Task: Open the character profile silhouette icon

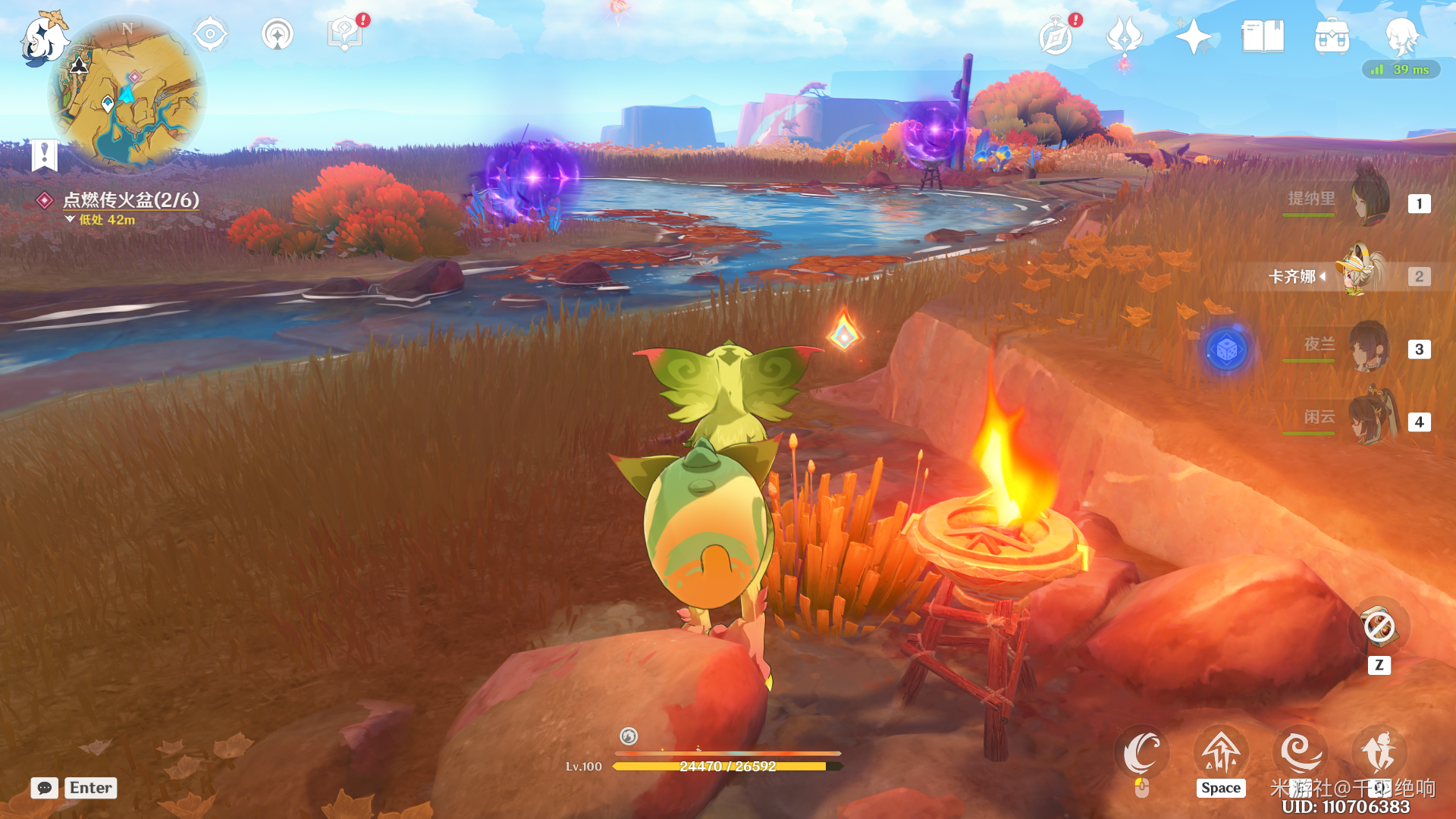Action: pos(1401,35)
